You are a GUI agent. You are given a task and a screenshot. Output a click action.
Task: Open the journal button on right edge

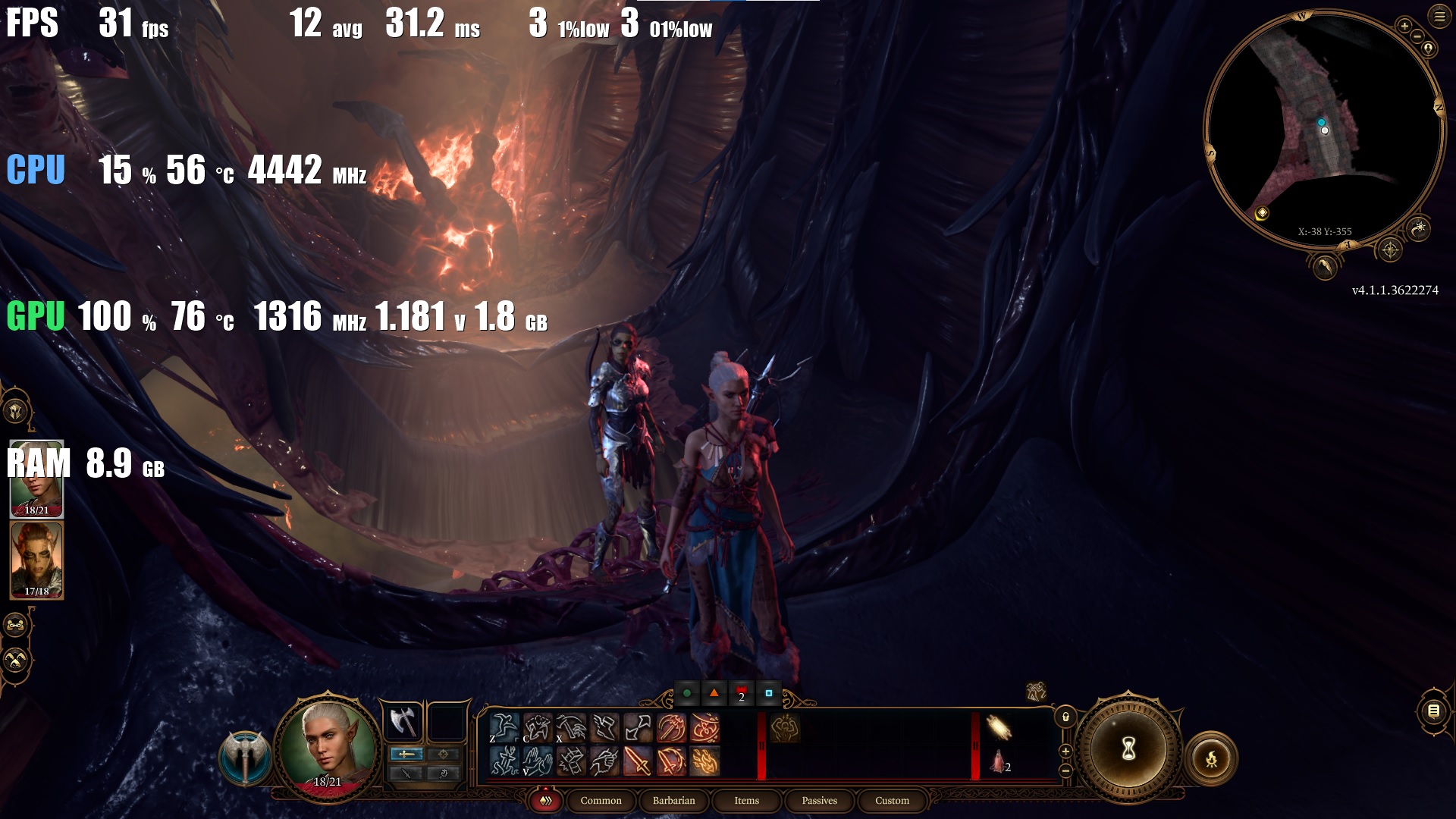[1433, 711]
